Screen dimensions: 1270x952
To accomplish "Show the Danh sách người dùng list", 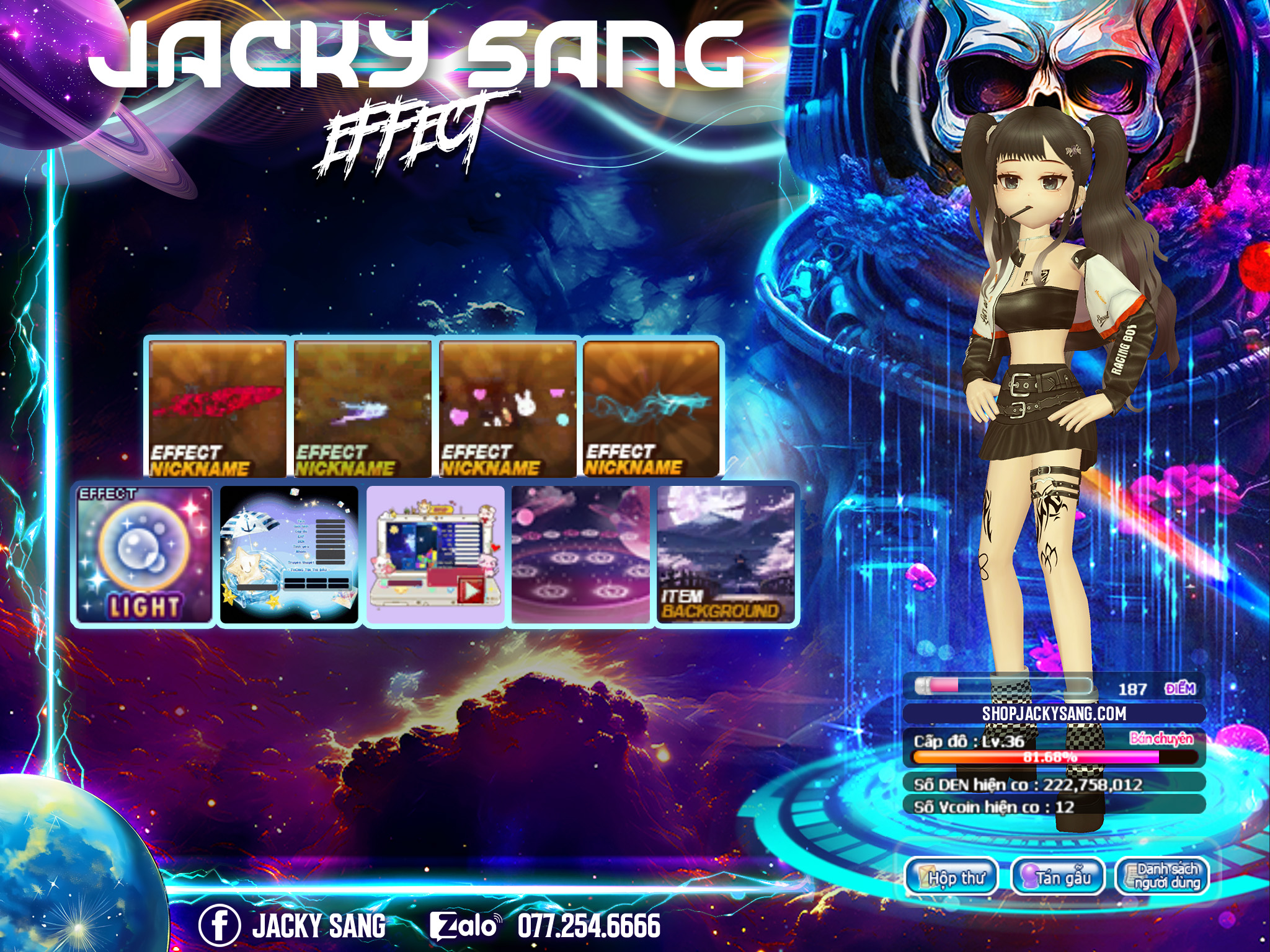I will coord(1163,876).
